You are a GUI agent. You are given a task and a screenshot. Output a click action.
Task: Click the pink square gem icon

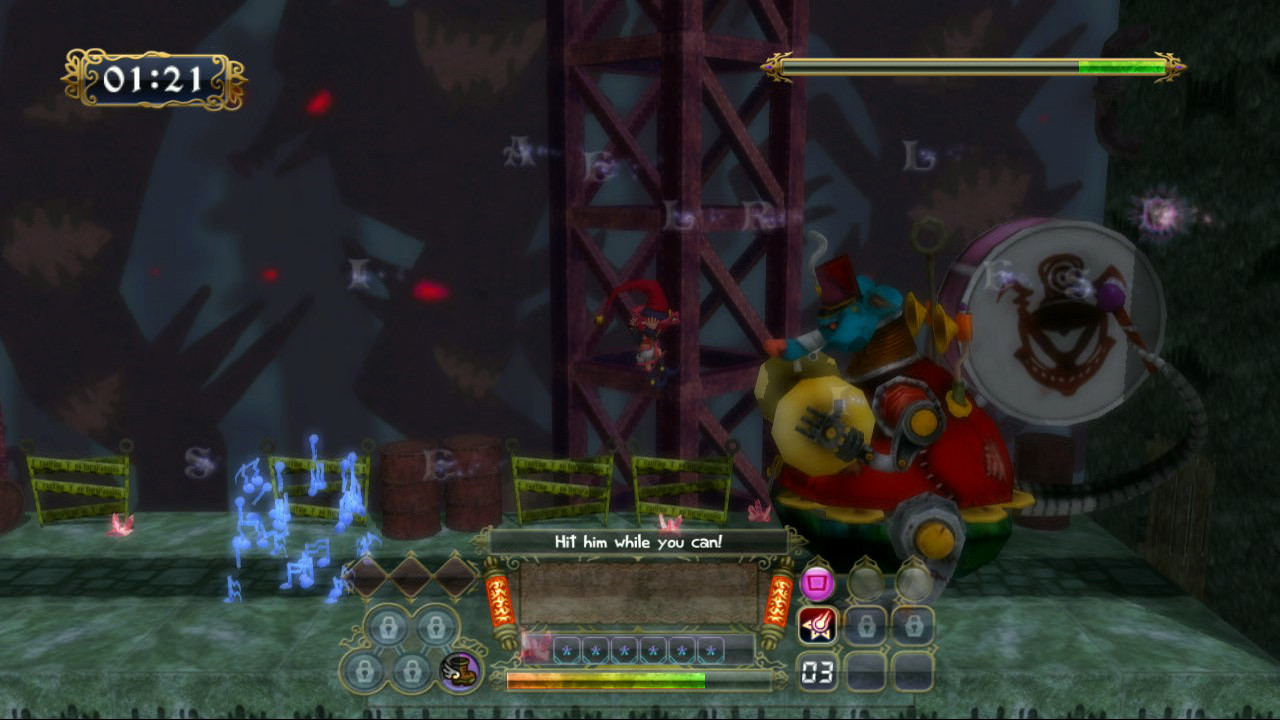(817, 582)
